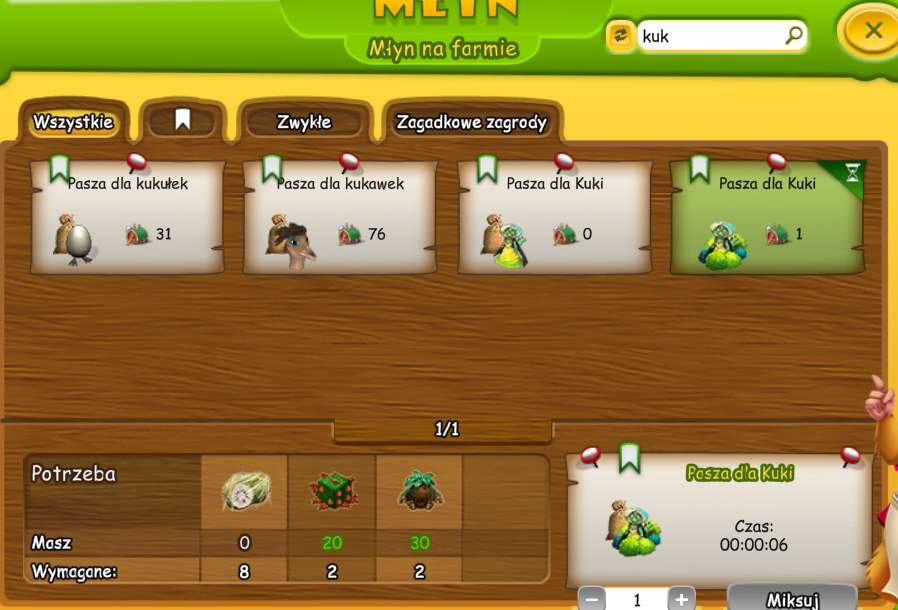Select the highlighted green Pasza dla Kuki card

click(x=767, y=218)
